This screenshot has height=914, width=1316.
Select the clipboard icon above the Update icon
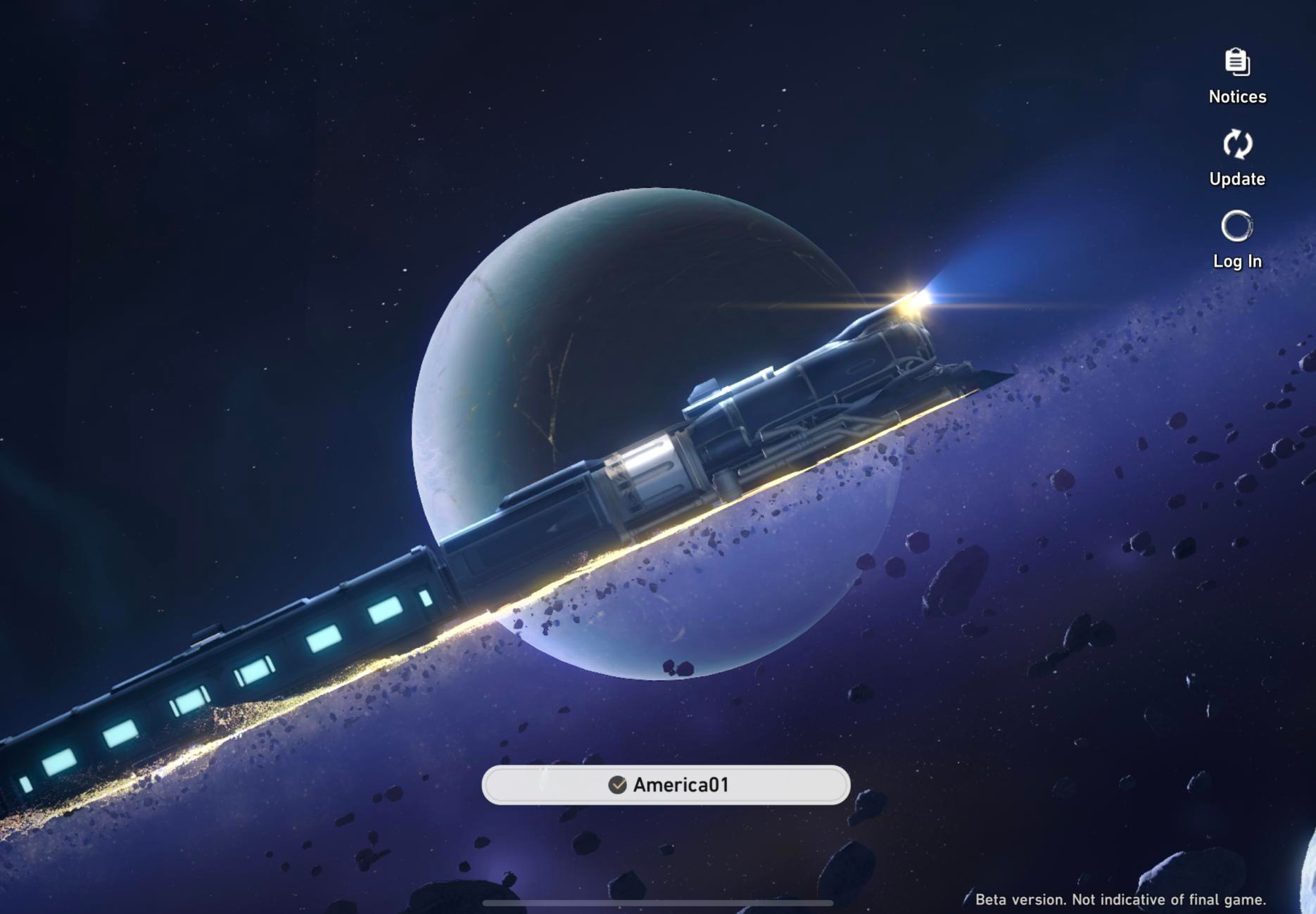(x=1236, y=63)
